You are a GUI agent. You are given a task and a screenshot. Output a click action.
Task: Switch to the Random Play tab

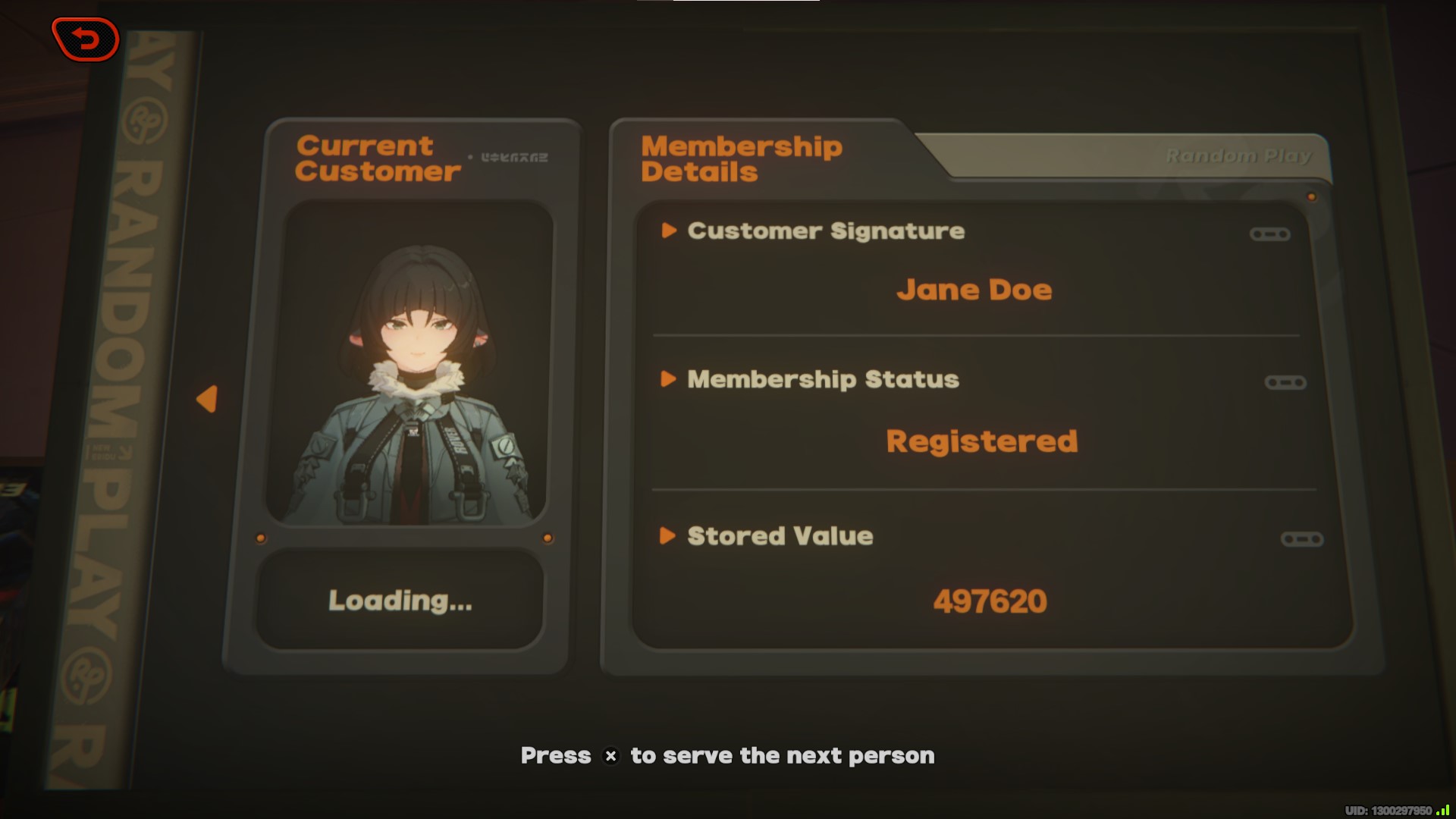tap(1239, 155)
